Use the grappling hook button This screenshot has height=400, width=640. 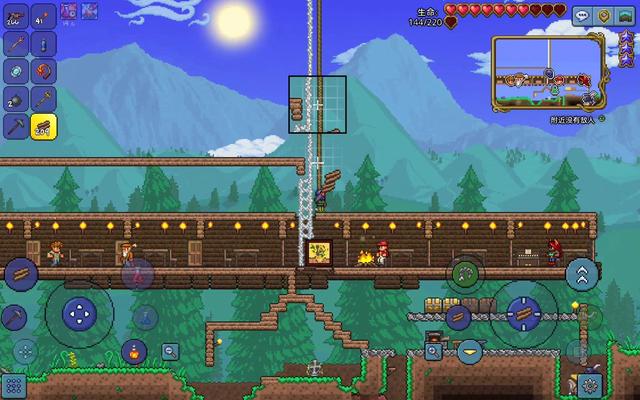[464, 272]
